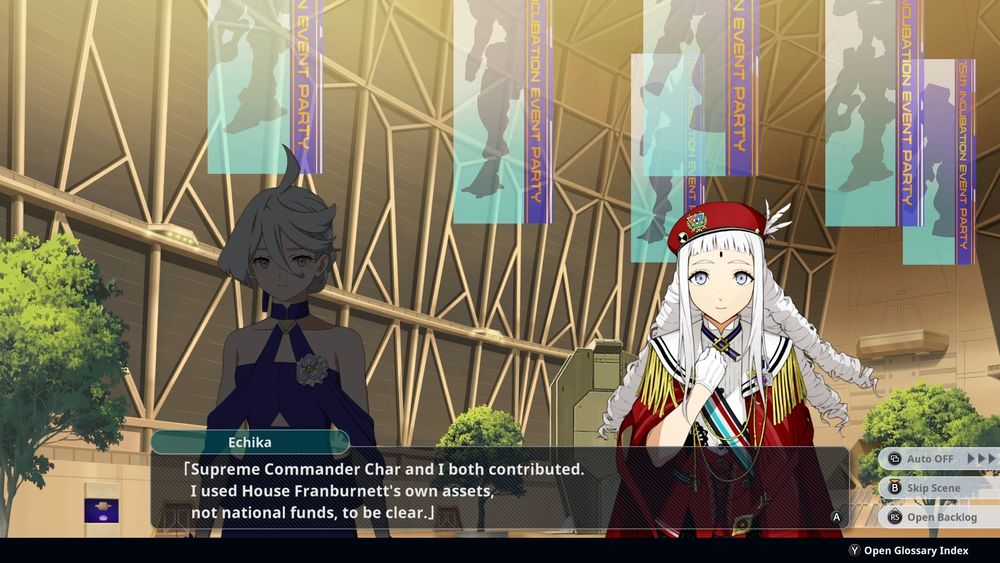Choose the Skip Scene button
The image size is (1000, 563).
coord(932,488)
